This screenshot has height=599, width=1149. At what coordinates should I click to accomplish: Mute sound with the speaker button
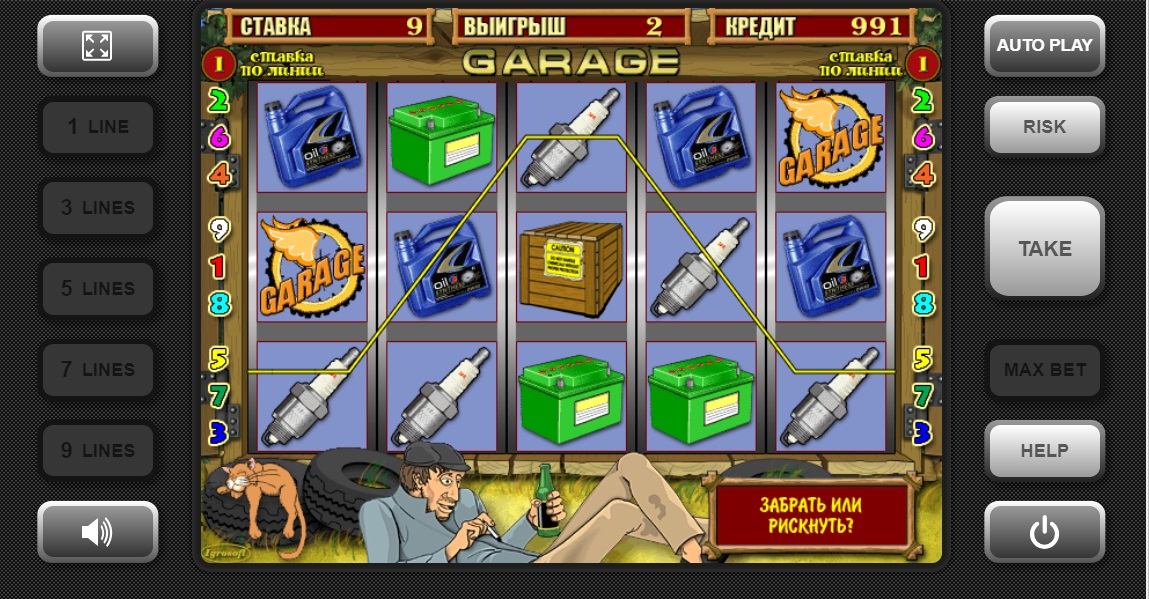click(97, 532)
